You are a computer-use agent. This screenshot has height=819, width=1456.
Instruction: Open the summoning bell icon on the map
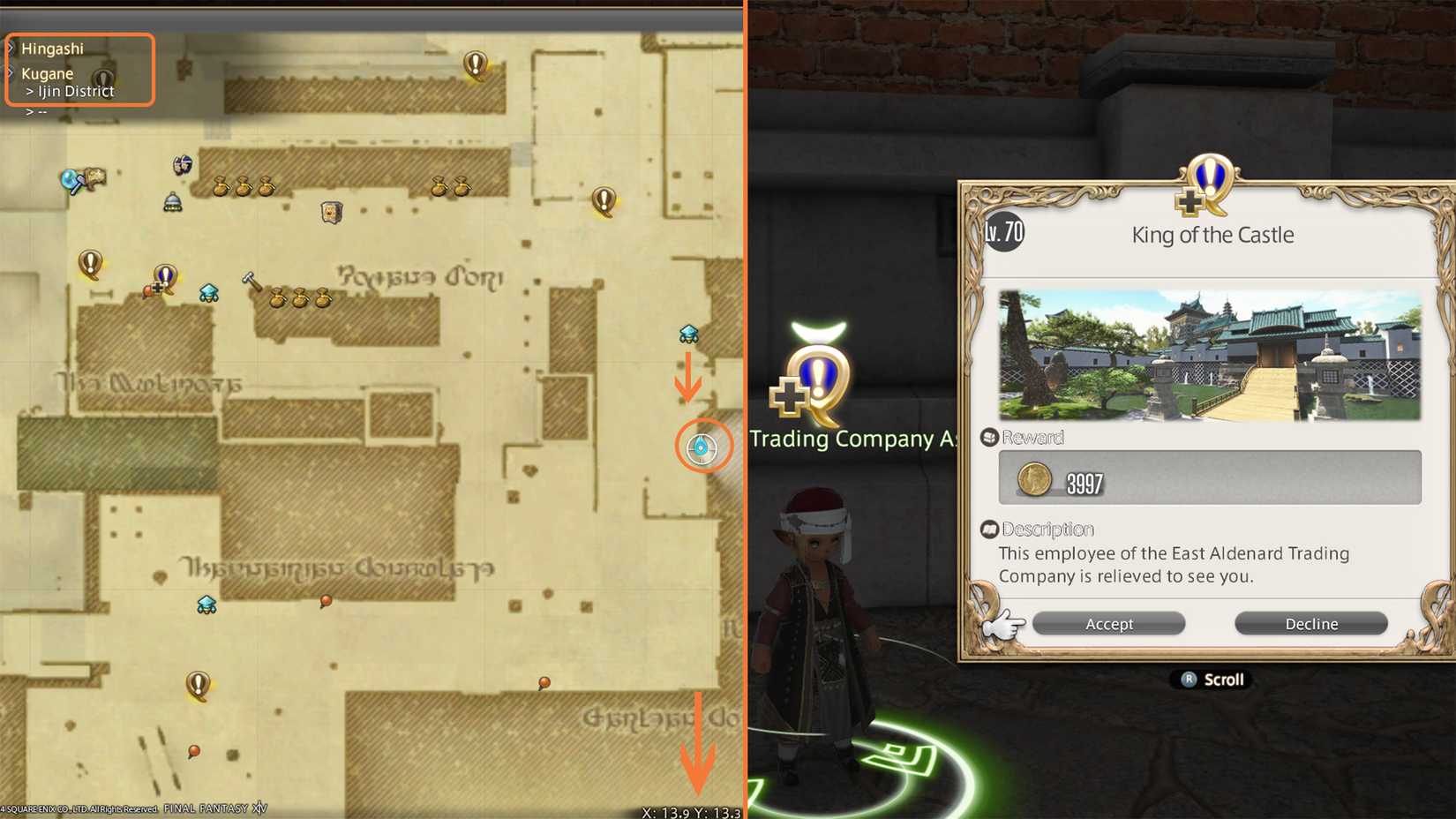pos(171,201)
